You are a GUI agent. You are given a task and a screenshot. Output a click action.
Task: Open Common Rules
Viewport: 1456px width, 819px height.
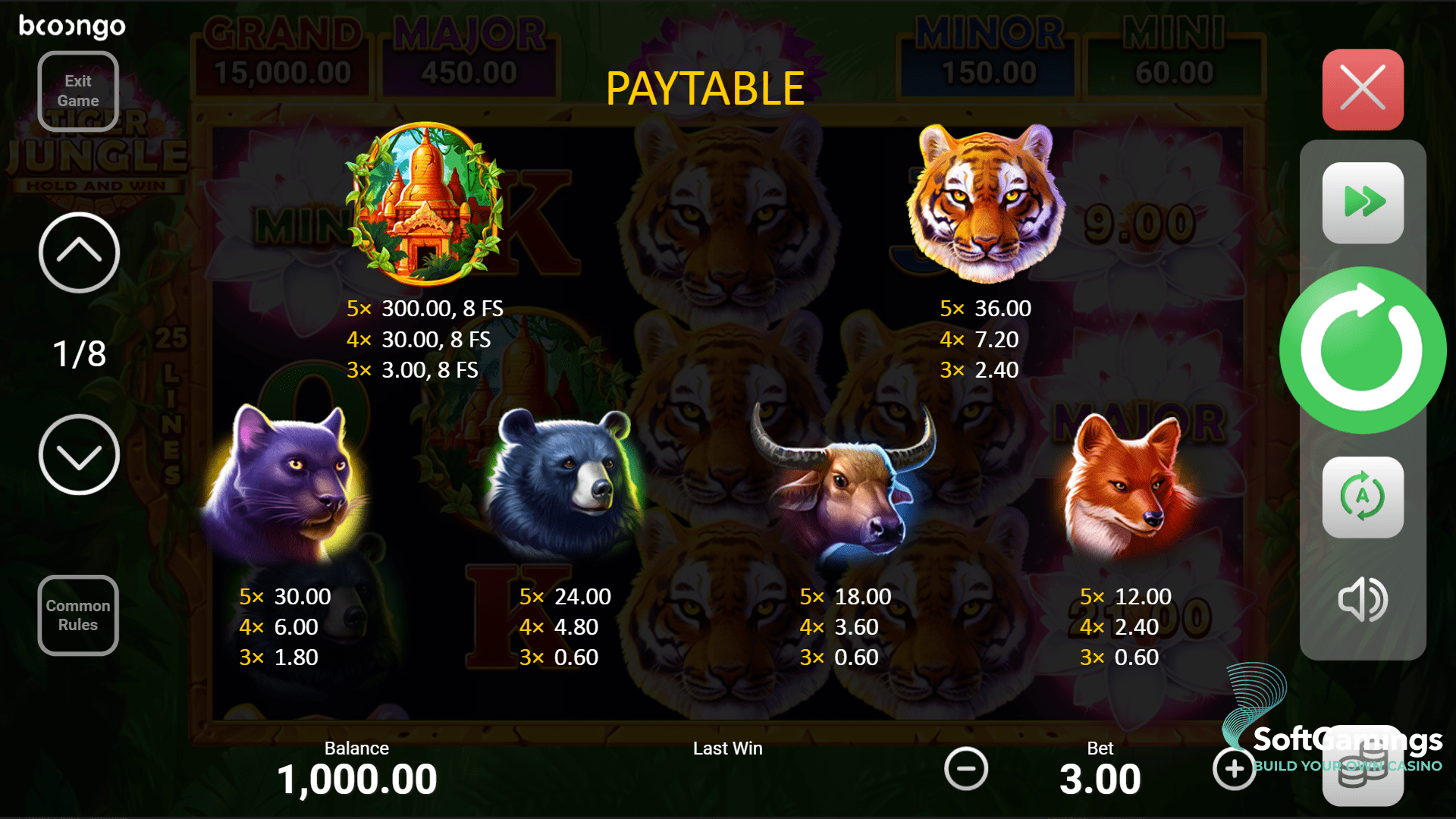(77, 615)
